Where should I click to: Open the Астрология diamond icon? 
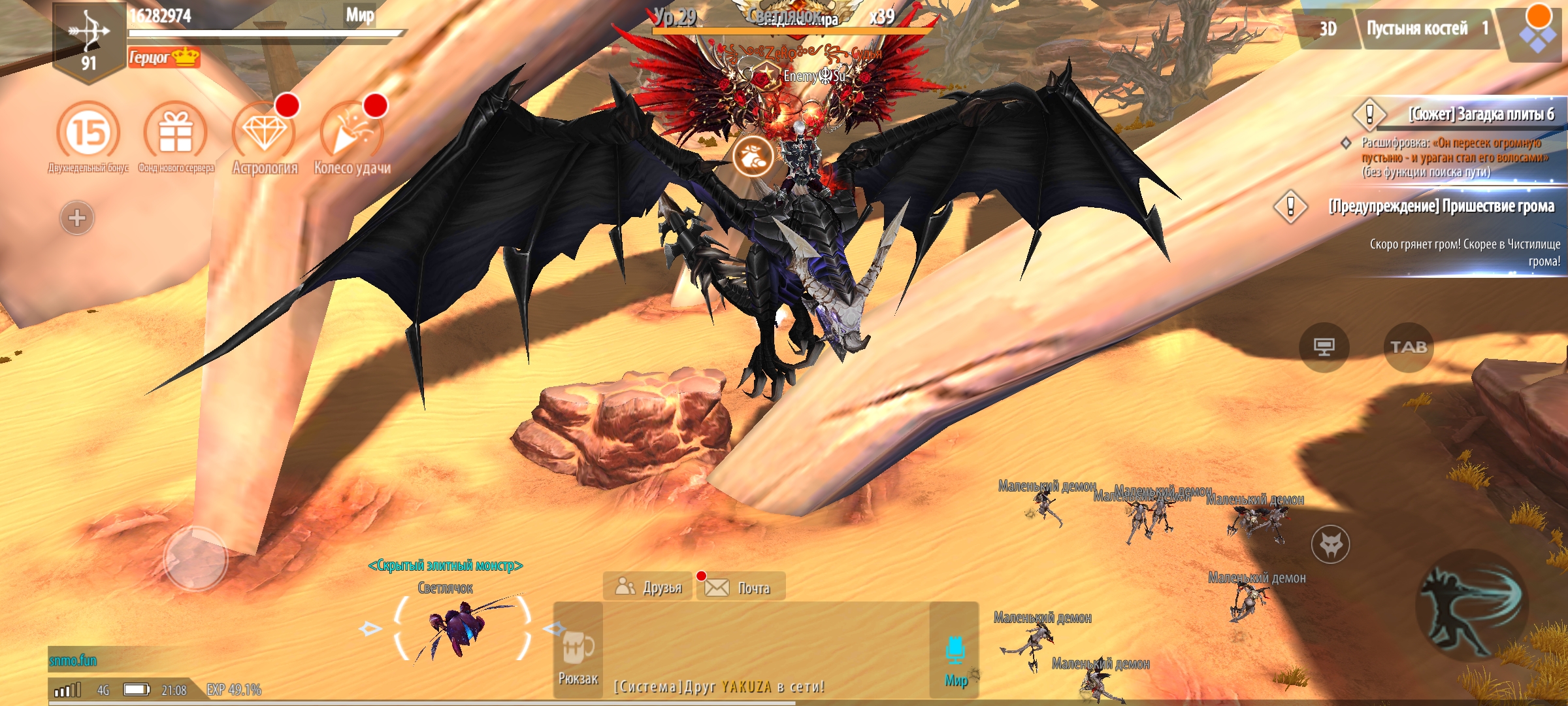point(264,133)
